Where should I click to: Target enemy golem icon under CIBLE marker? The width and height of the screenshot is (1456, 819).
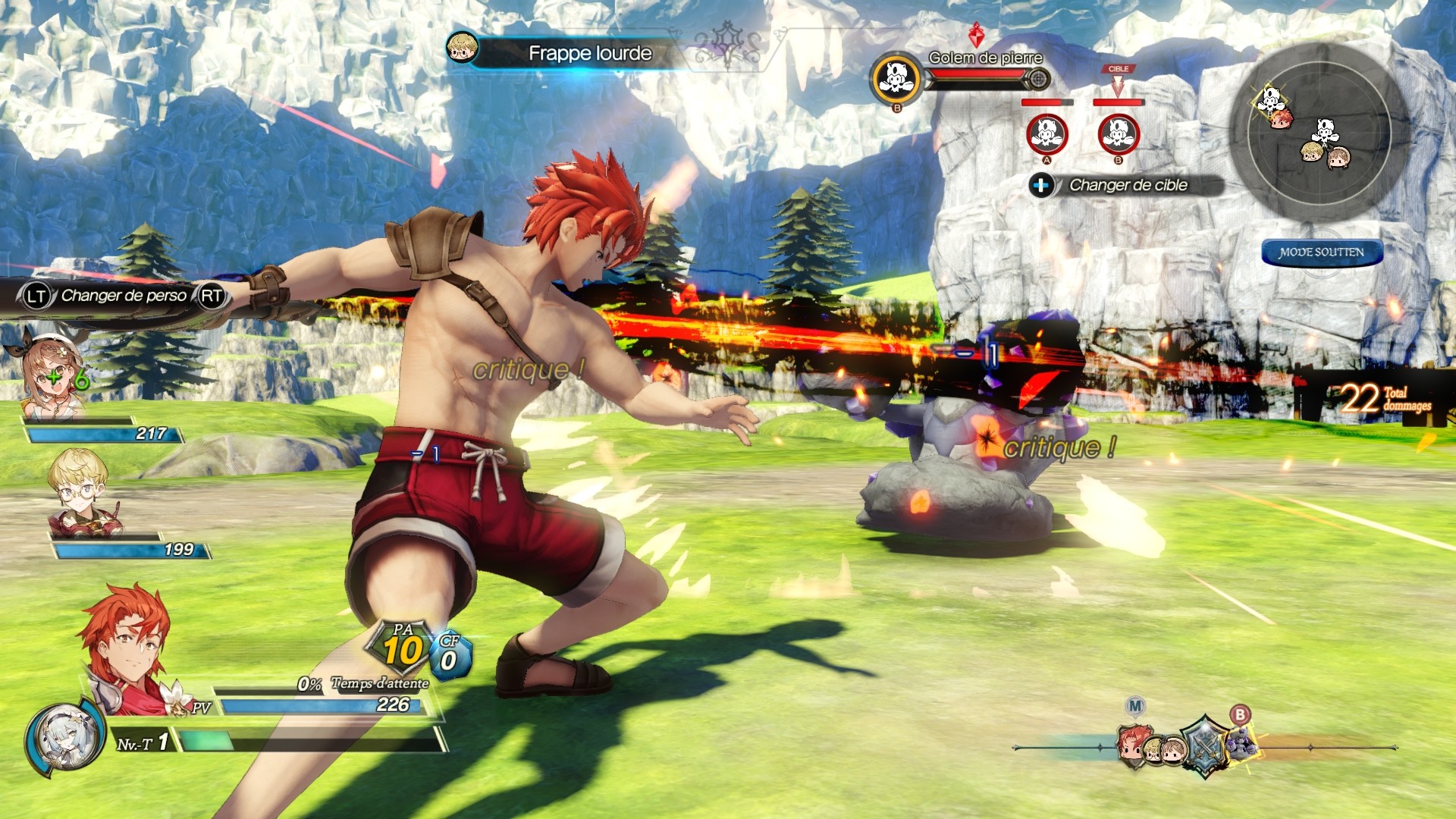[x=1118, y=134]
